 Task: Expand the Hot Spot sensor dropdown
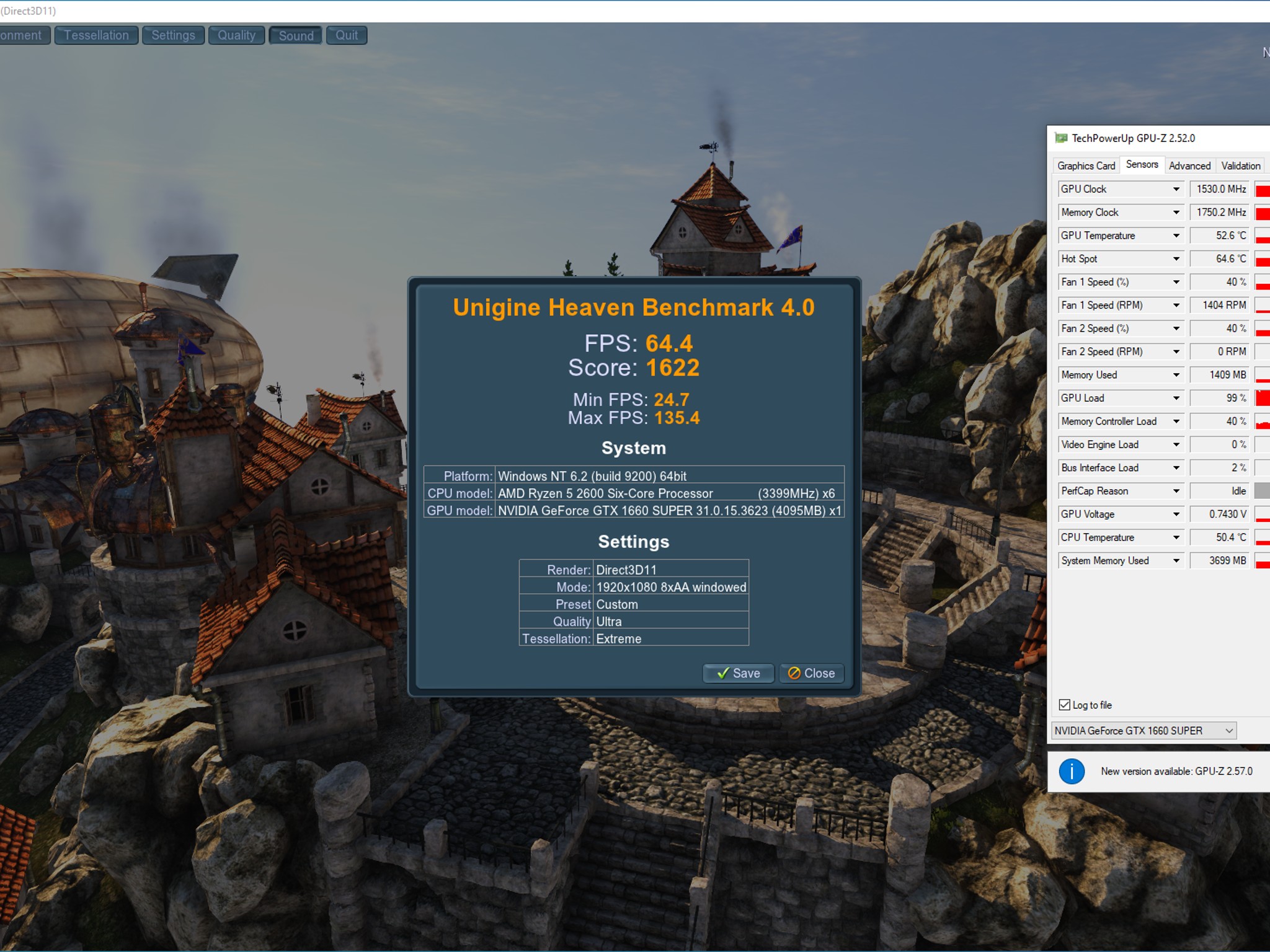click(x=1176, y=258)
